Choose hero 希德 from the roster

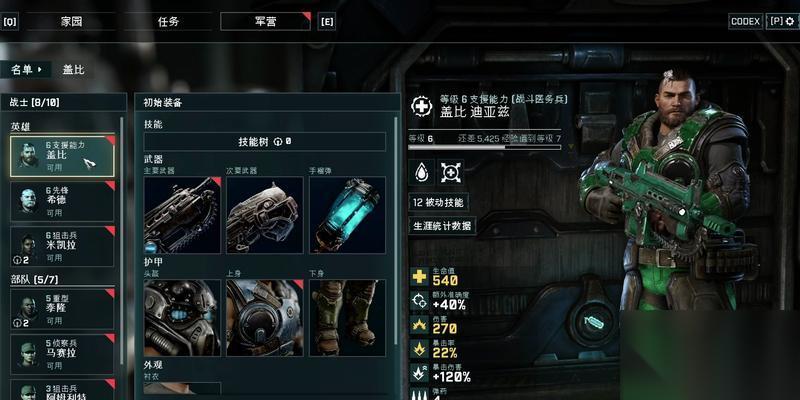click(63, 201)
